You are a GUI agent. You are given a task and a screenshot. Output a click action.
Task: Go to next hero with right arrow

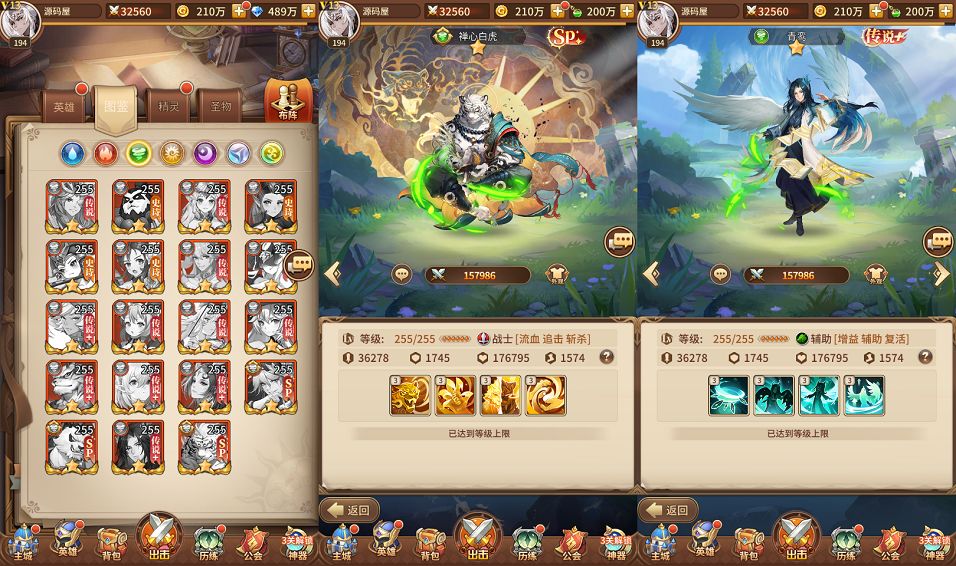point(941,274)
